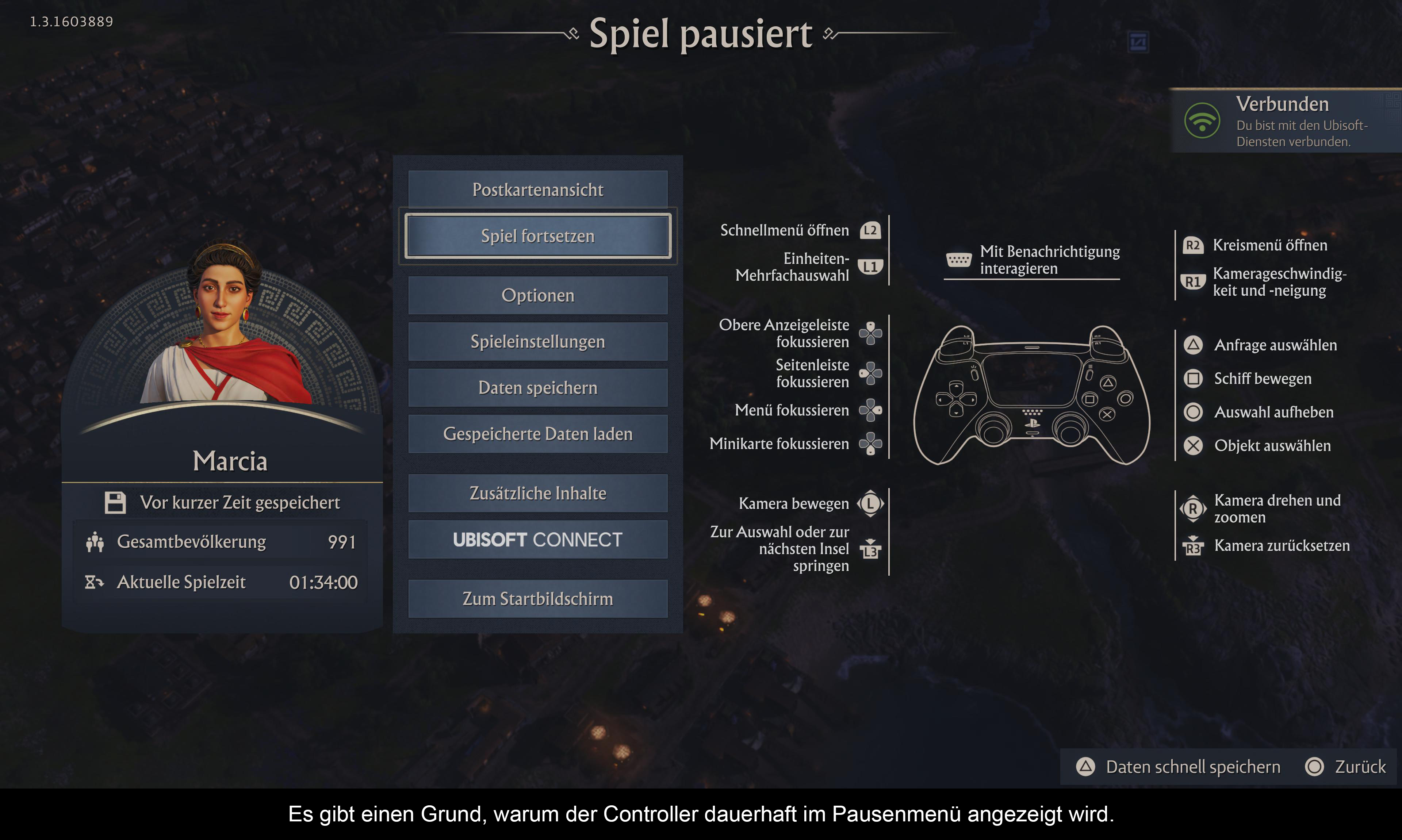This screenshot has height=840, width=1402.
Task: Choose Daten speichern to save
Action: tap(538, 388)
